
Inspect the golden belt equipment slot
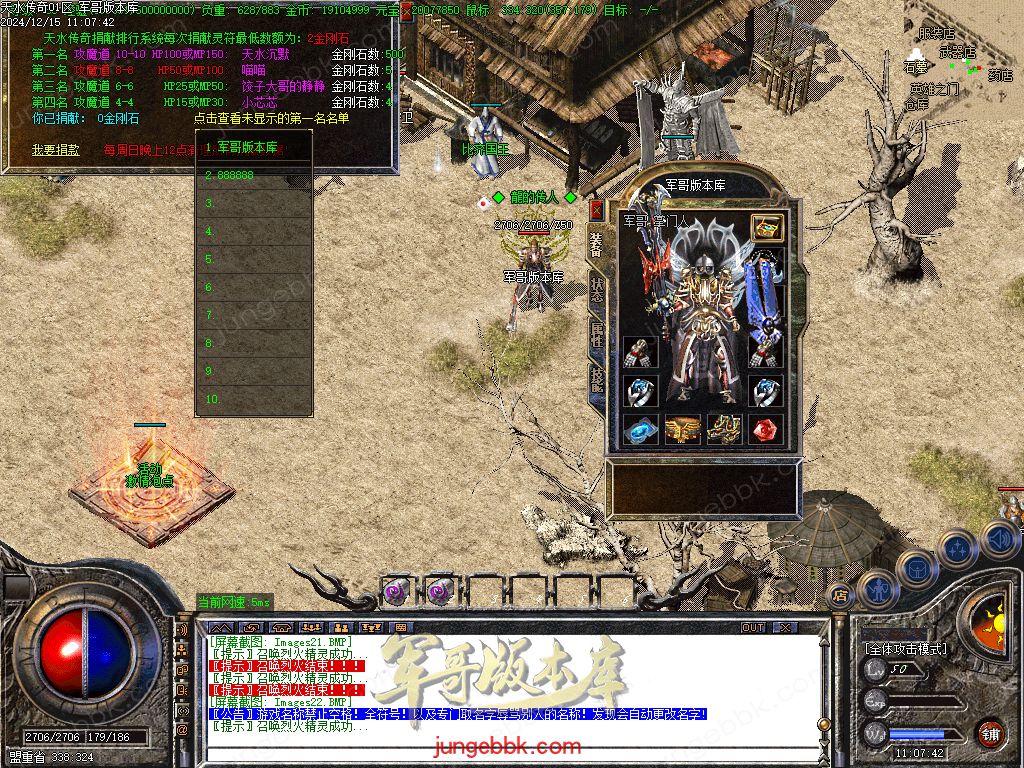(683, 429)
